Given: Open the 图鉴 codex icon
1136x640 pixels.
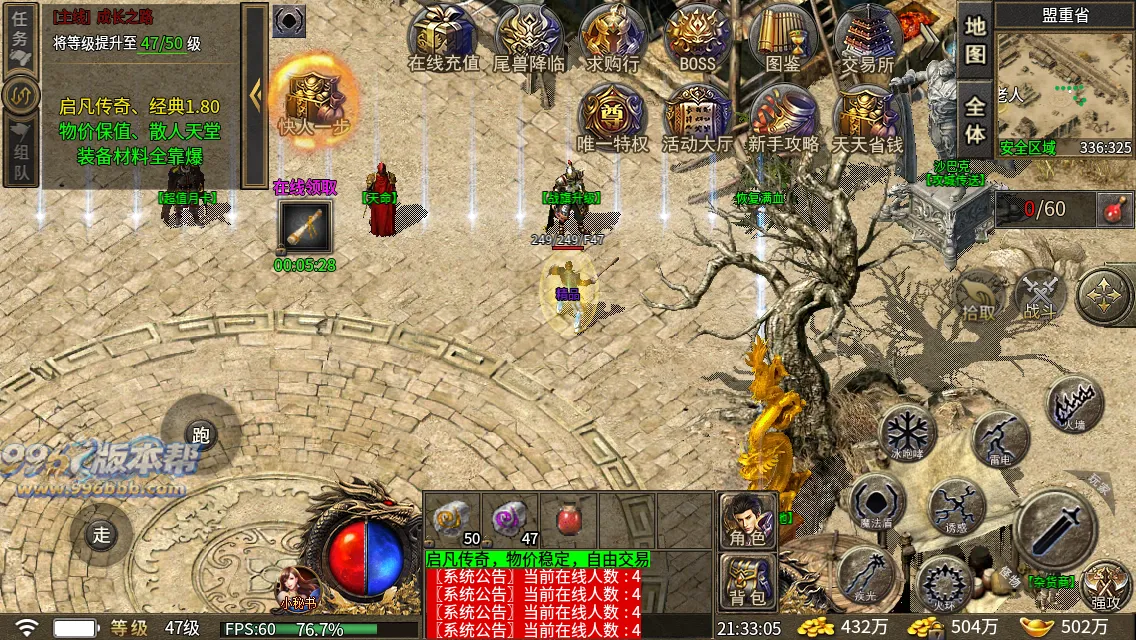Looking at the screenshot, I should [x=783, y=38].
